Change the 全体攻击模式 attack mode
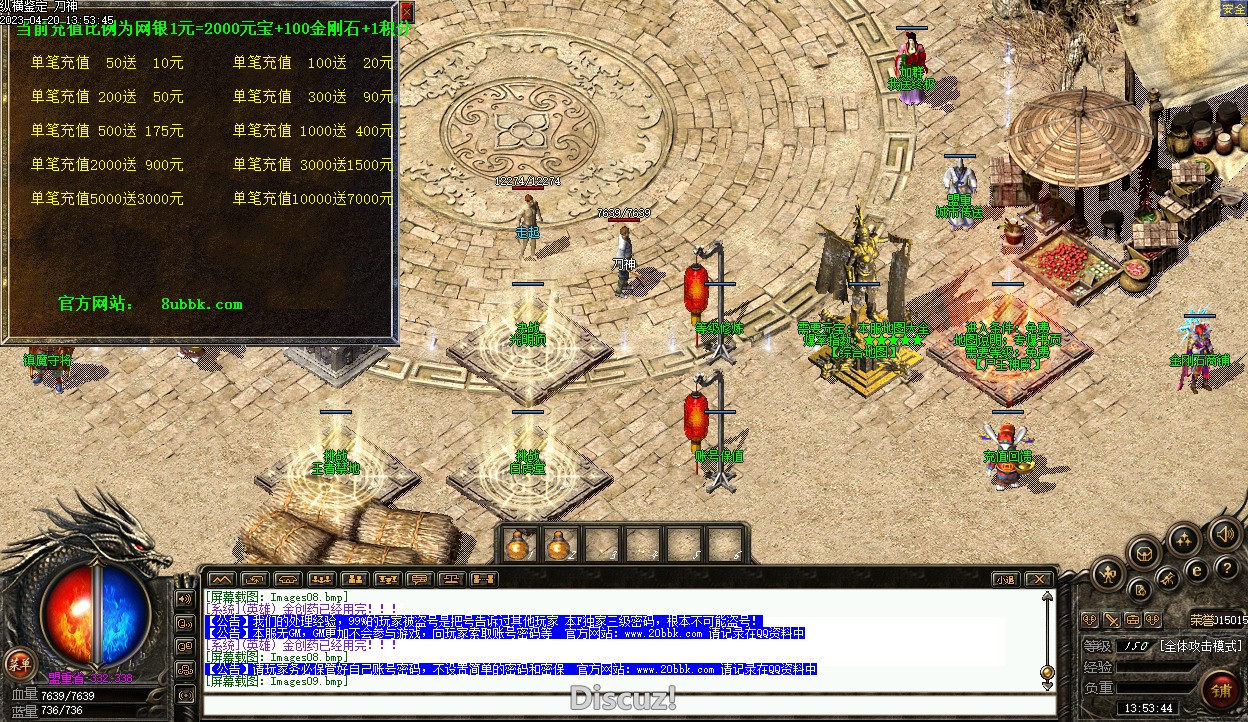The height and width of the screenshot is (722, 1248). click(x=1200, y=647)
